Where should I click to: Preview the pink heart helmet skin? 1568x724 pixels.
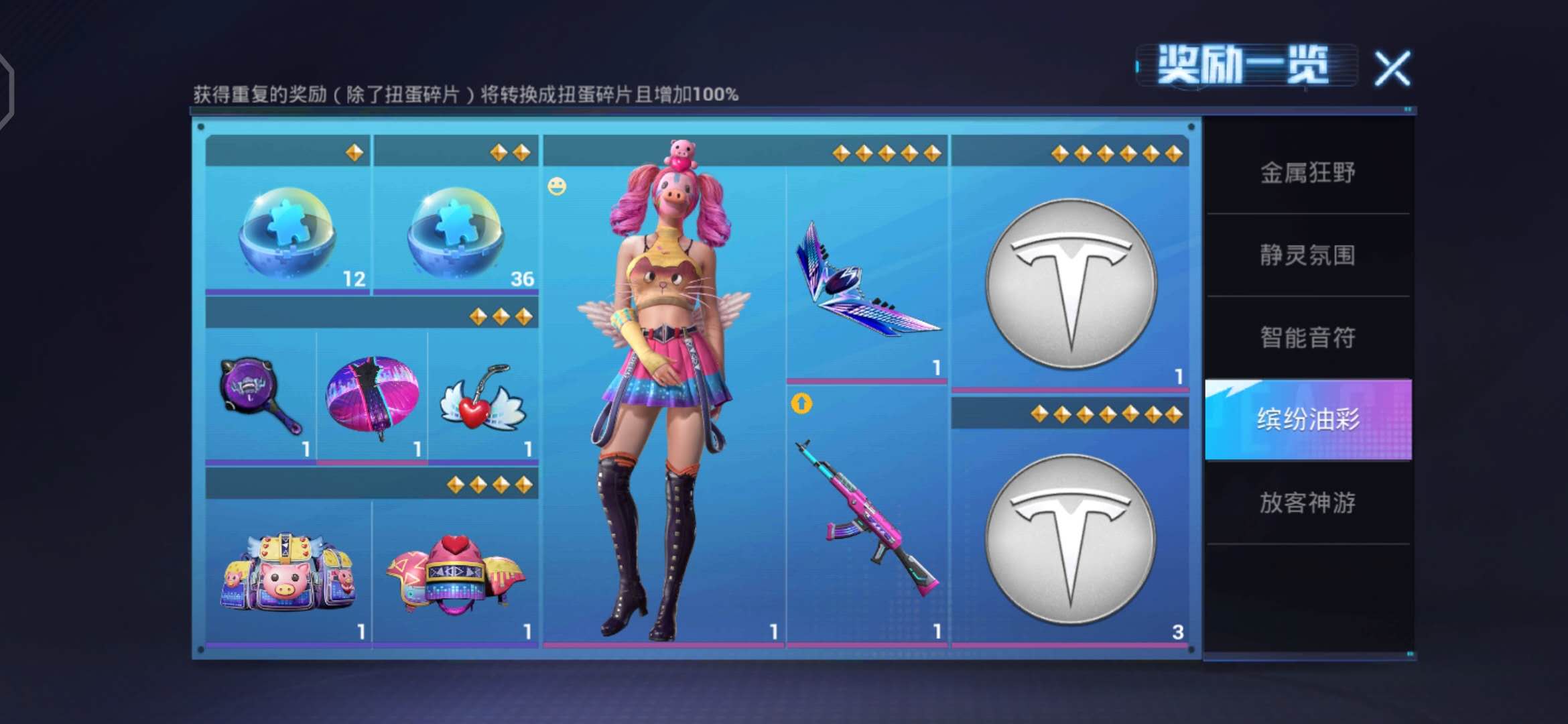[x=456, y=573]
